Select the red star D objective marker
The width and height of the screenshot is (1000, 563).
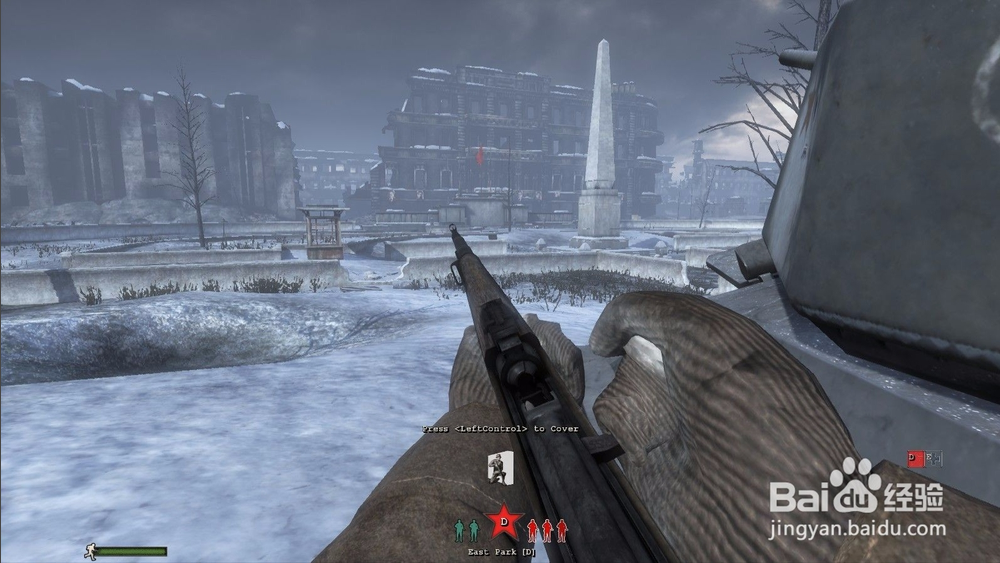coord(504,521)
